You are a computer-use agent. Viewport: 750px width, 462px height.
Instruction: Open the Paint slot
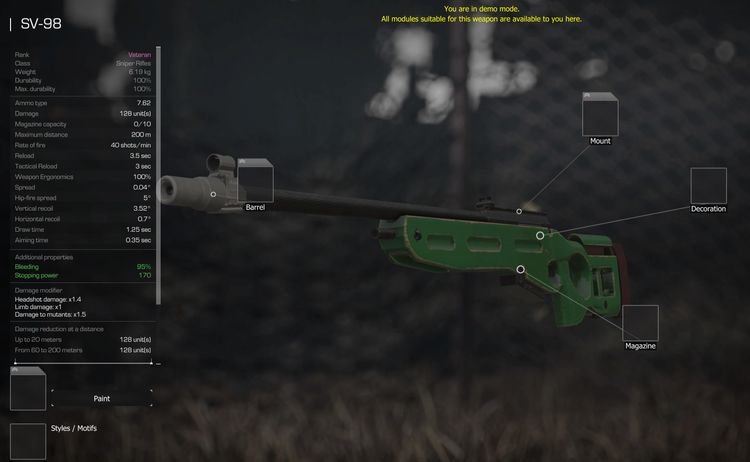click(x=28, y=388)
